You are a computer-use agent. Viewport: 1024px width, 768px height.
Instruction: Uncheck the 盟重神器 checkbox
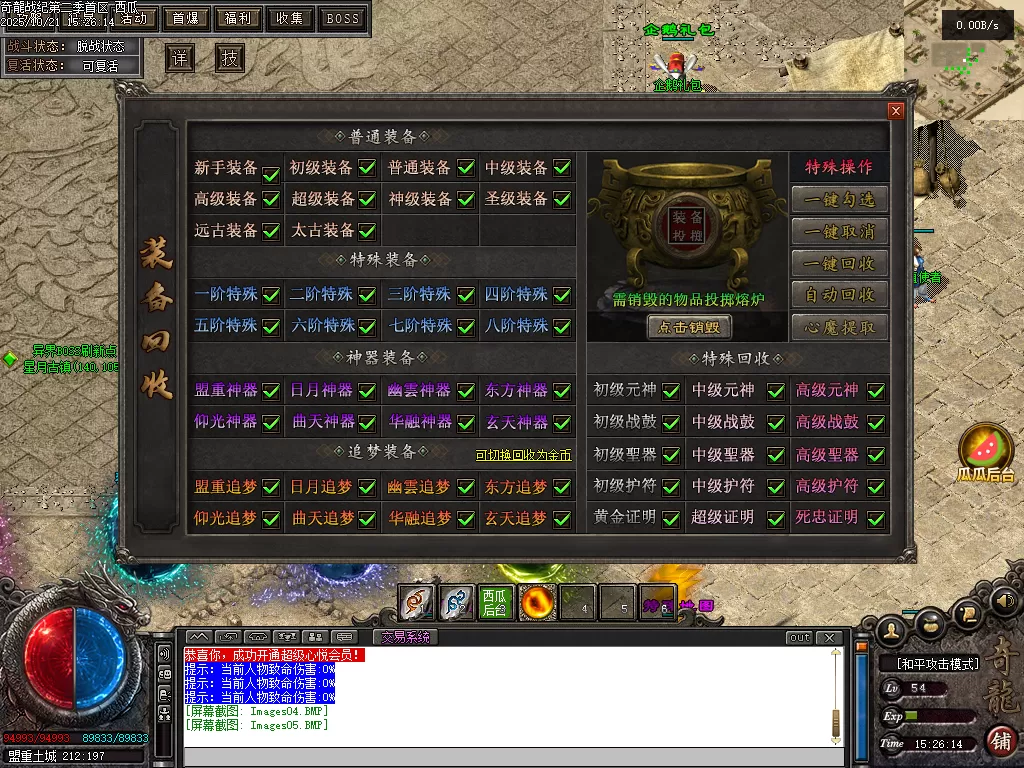point(270,391)
